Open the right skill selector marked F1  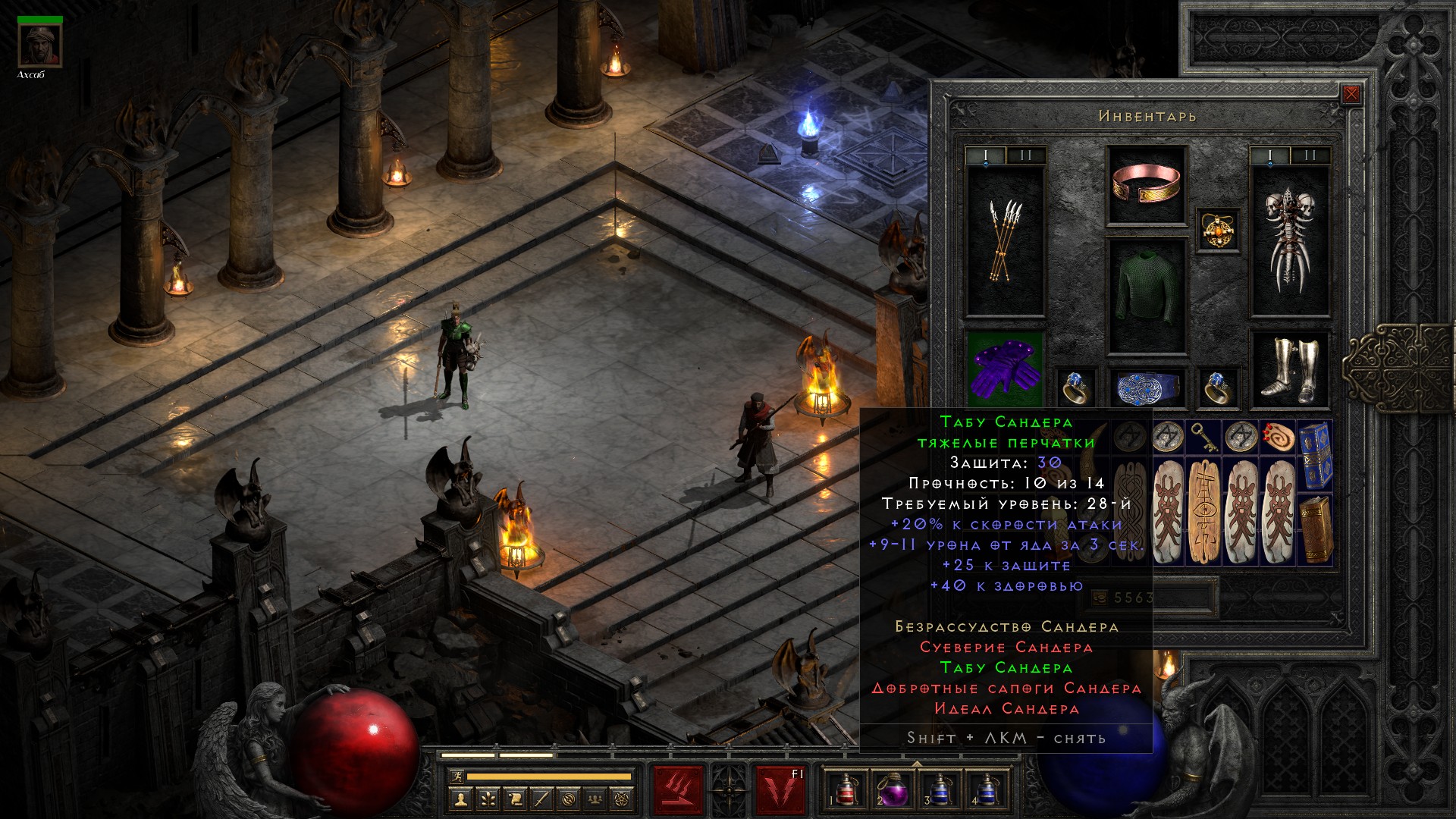click(780, 789)
